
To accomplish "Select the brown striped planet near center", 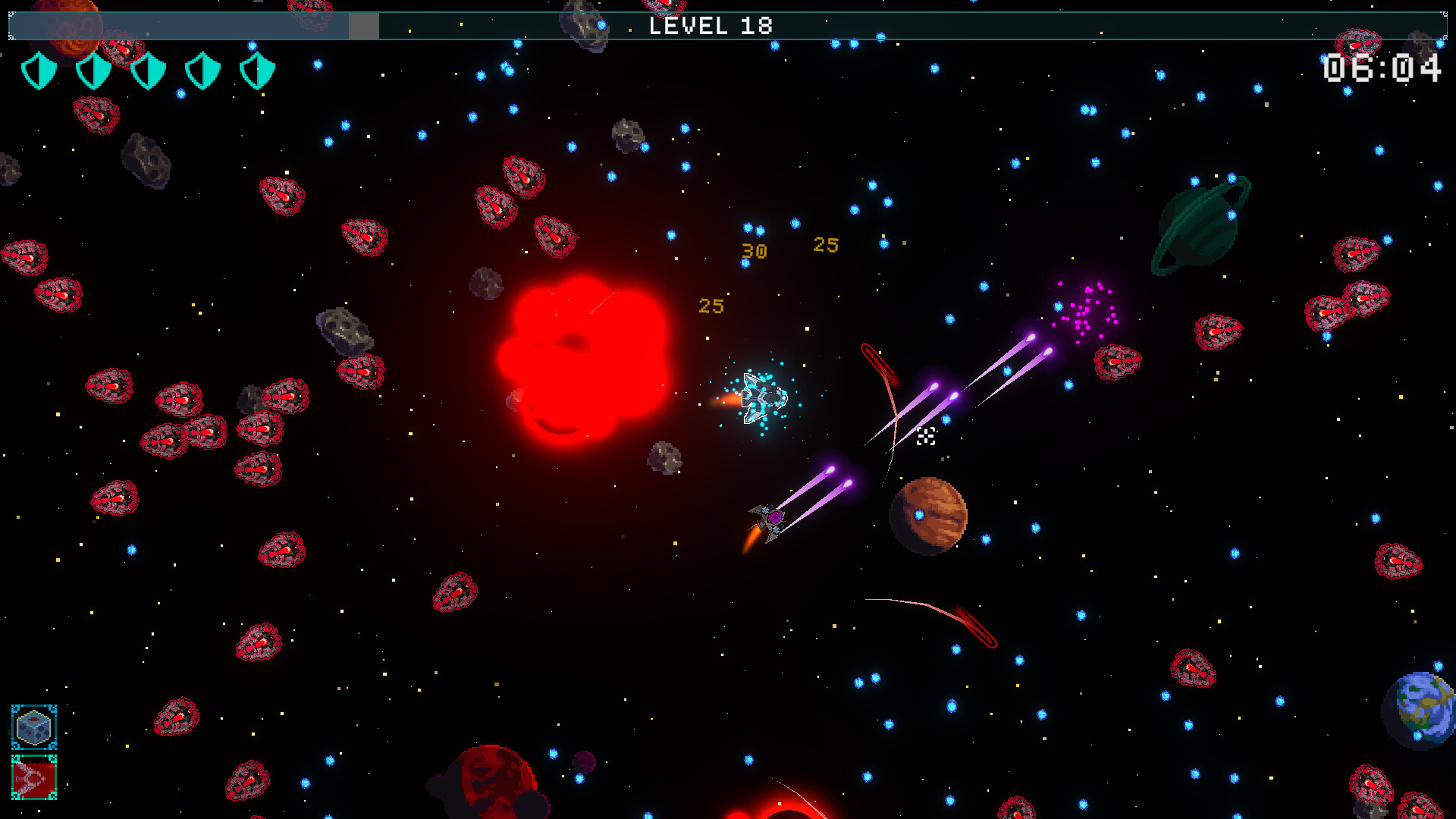I will pyautogui.click(x=931, y=513).
